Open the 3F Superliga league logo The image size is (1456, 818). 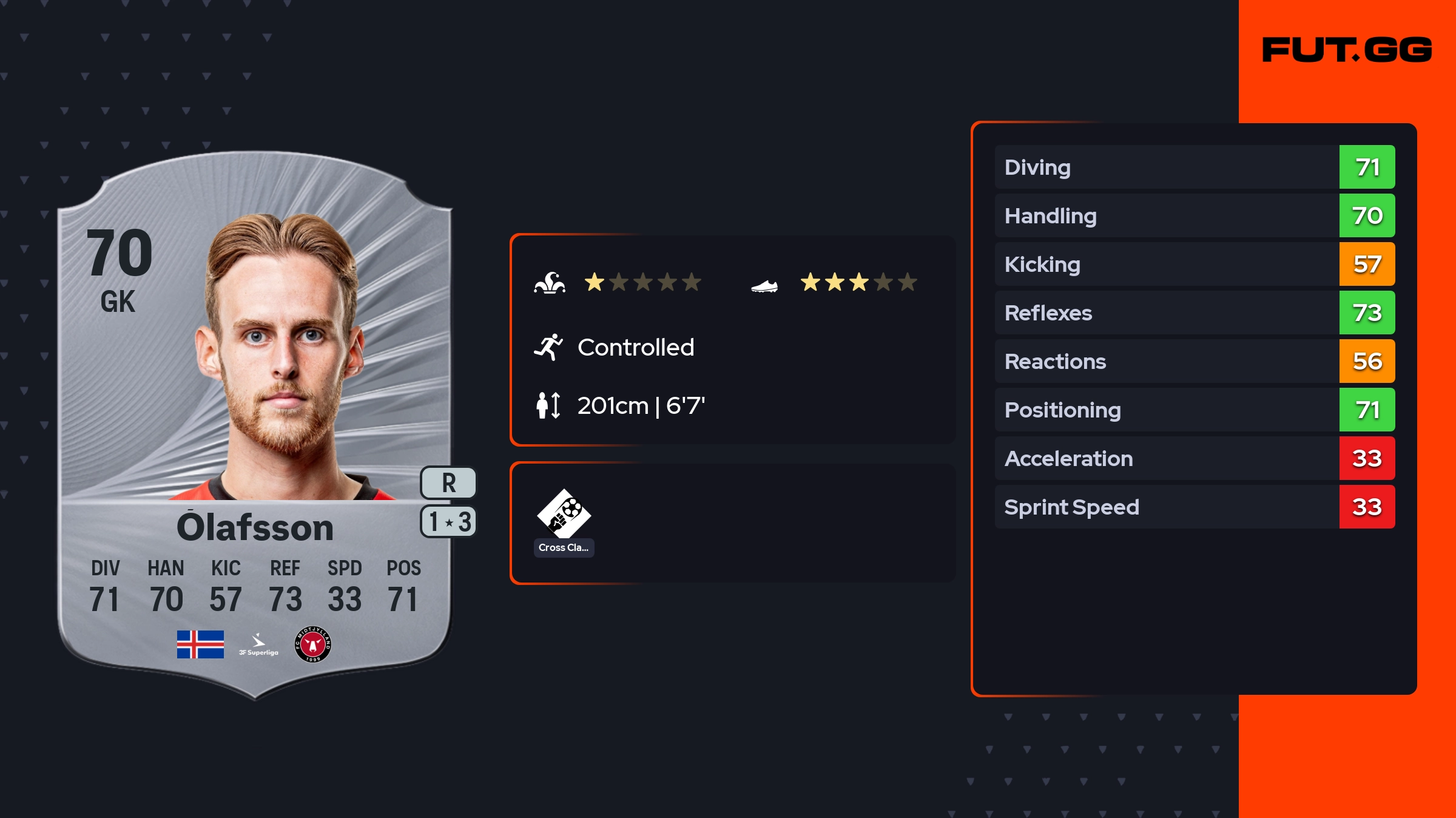tap(258, 644)
